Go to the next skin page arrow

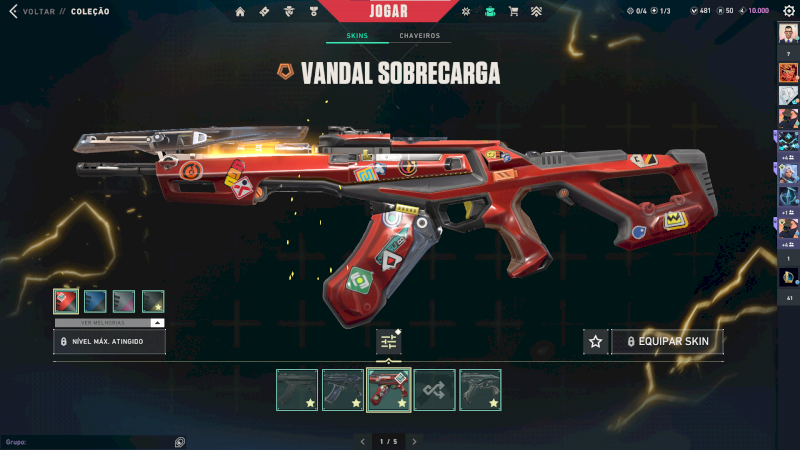pyautogui.click(x=415, y=441)
